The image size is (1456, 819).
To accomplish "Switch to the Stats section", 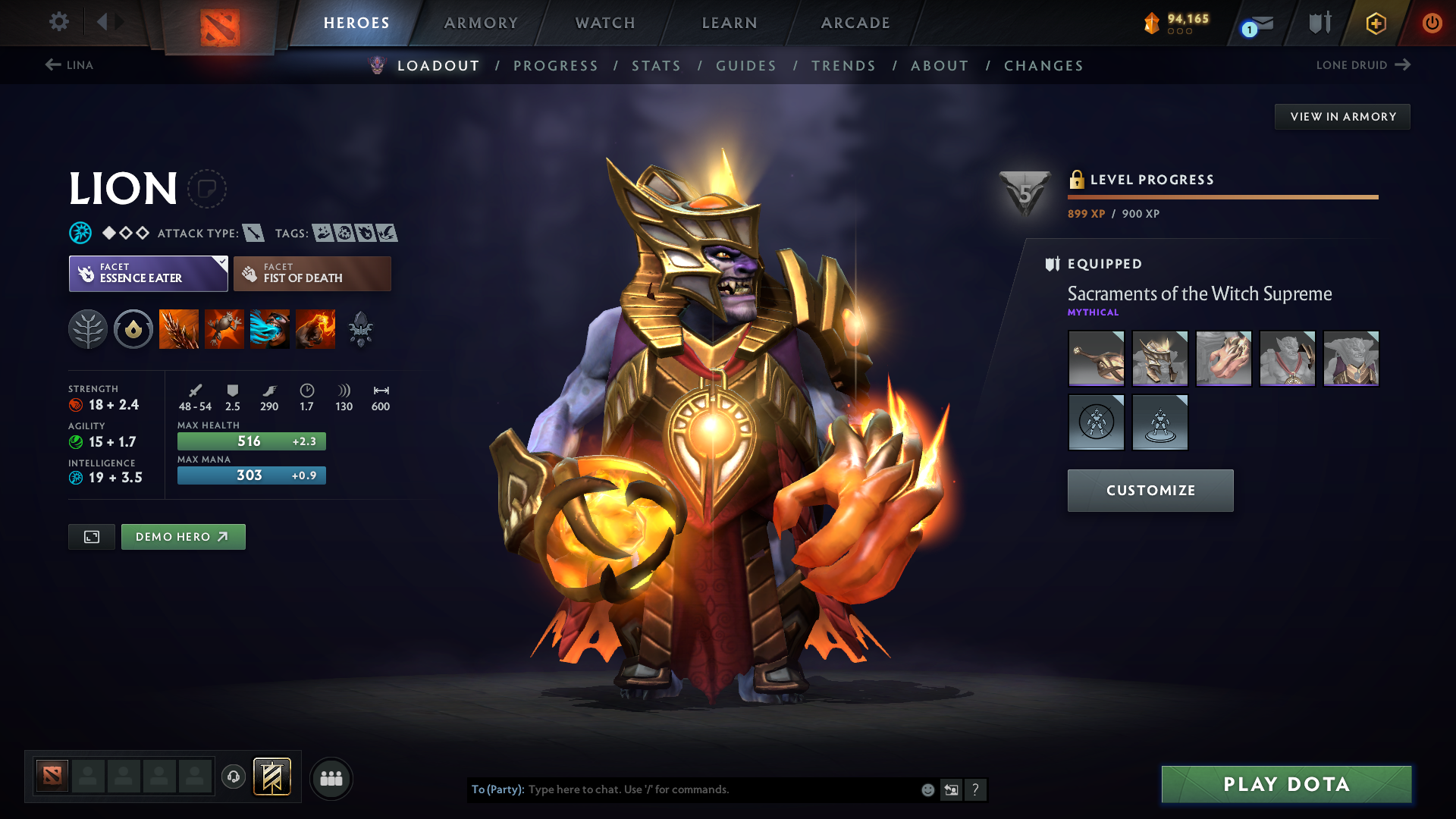I will click(x=656, y=66).
